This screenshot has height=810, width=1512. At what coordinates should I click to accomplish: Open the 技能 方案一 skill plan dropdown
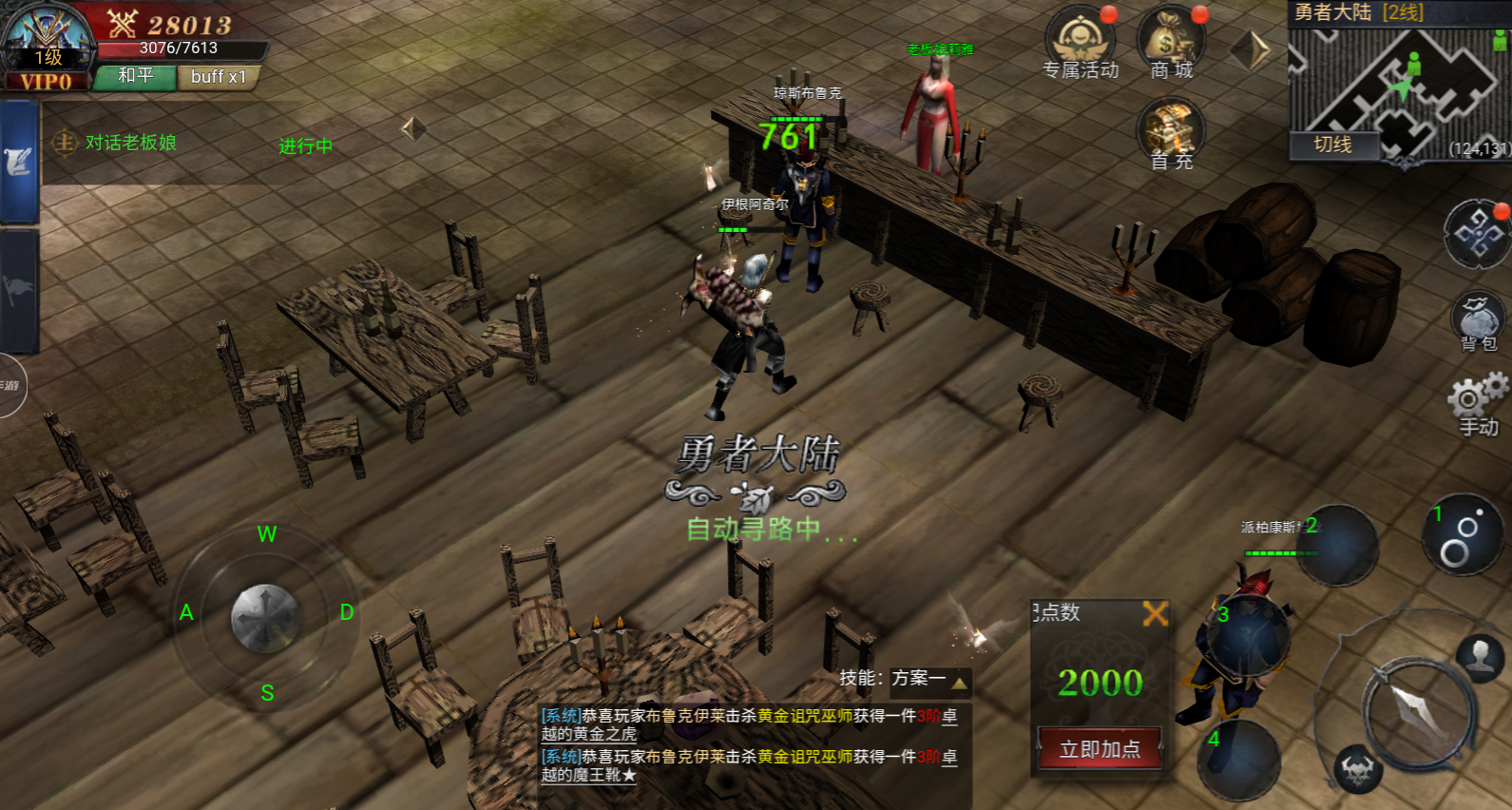click(904, 679)
